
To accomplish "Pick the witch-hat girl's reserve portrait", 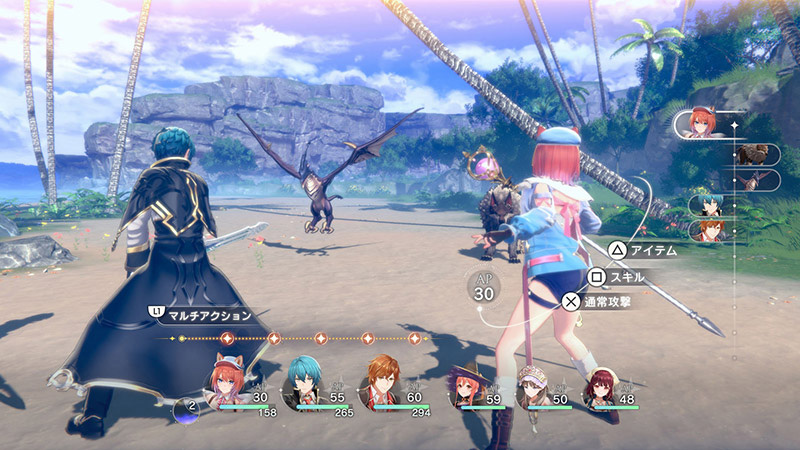I will pos(466,388).
